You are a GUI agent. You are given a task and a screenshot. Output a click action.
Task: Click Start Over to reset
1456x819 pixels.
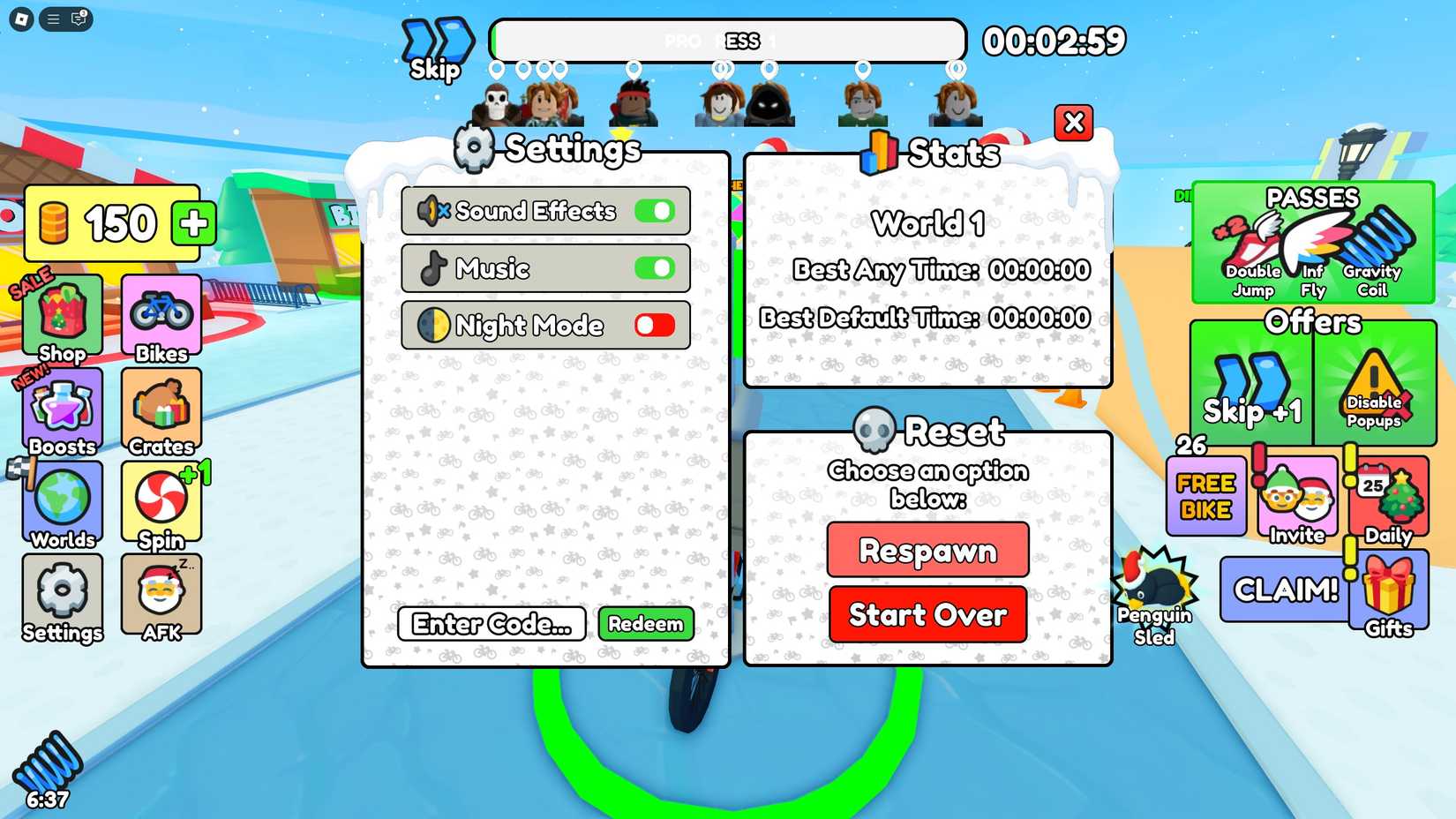tap(927, 614)
